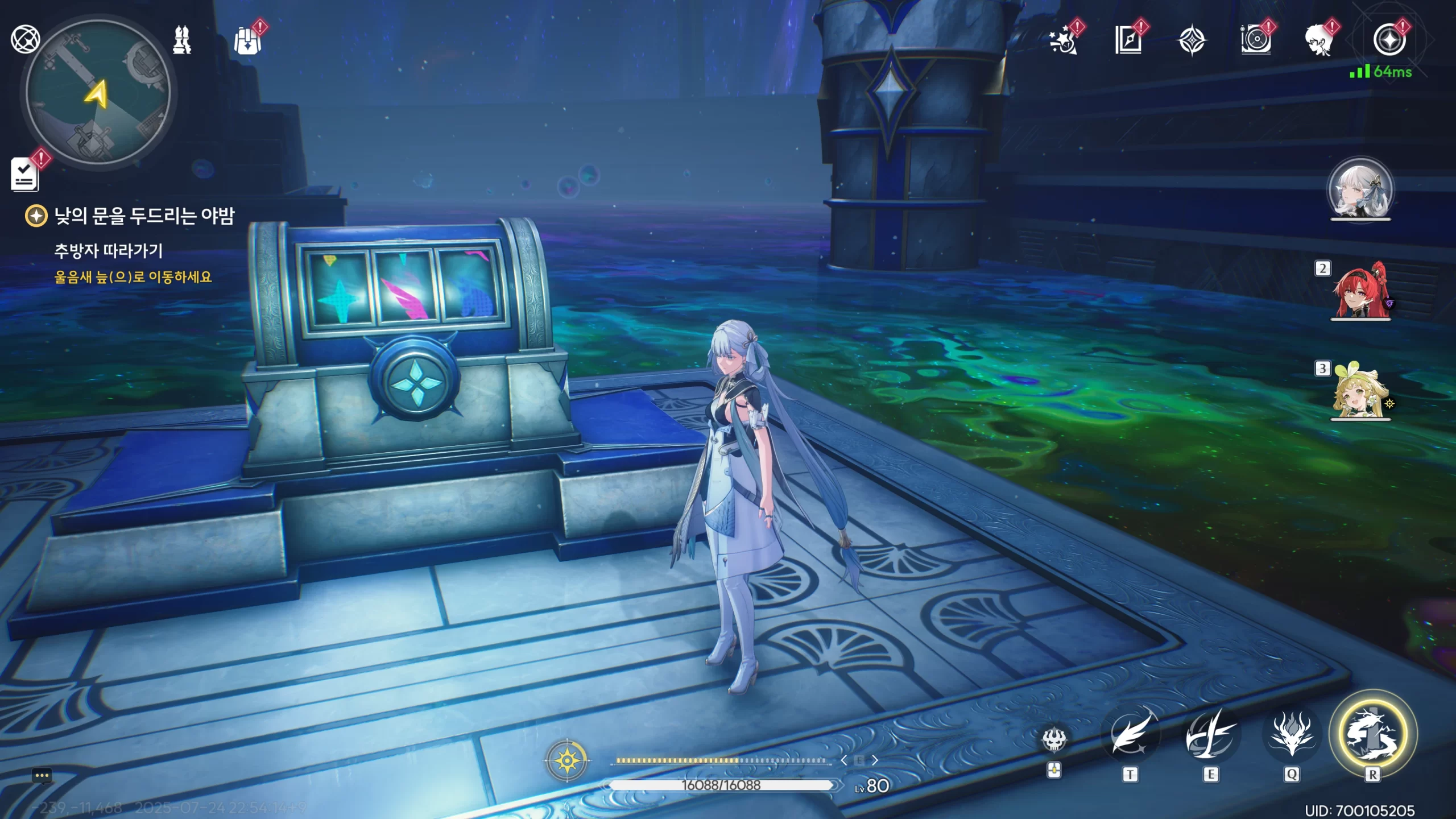Activate the glowing dragon ultimate skill
This screenshot has width=1456, height=819.
point(1372,734)
